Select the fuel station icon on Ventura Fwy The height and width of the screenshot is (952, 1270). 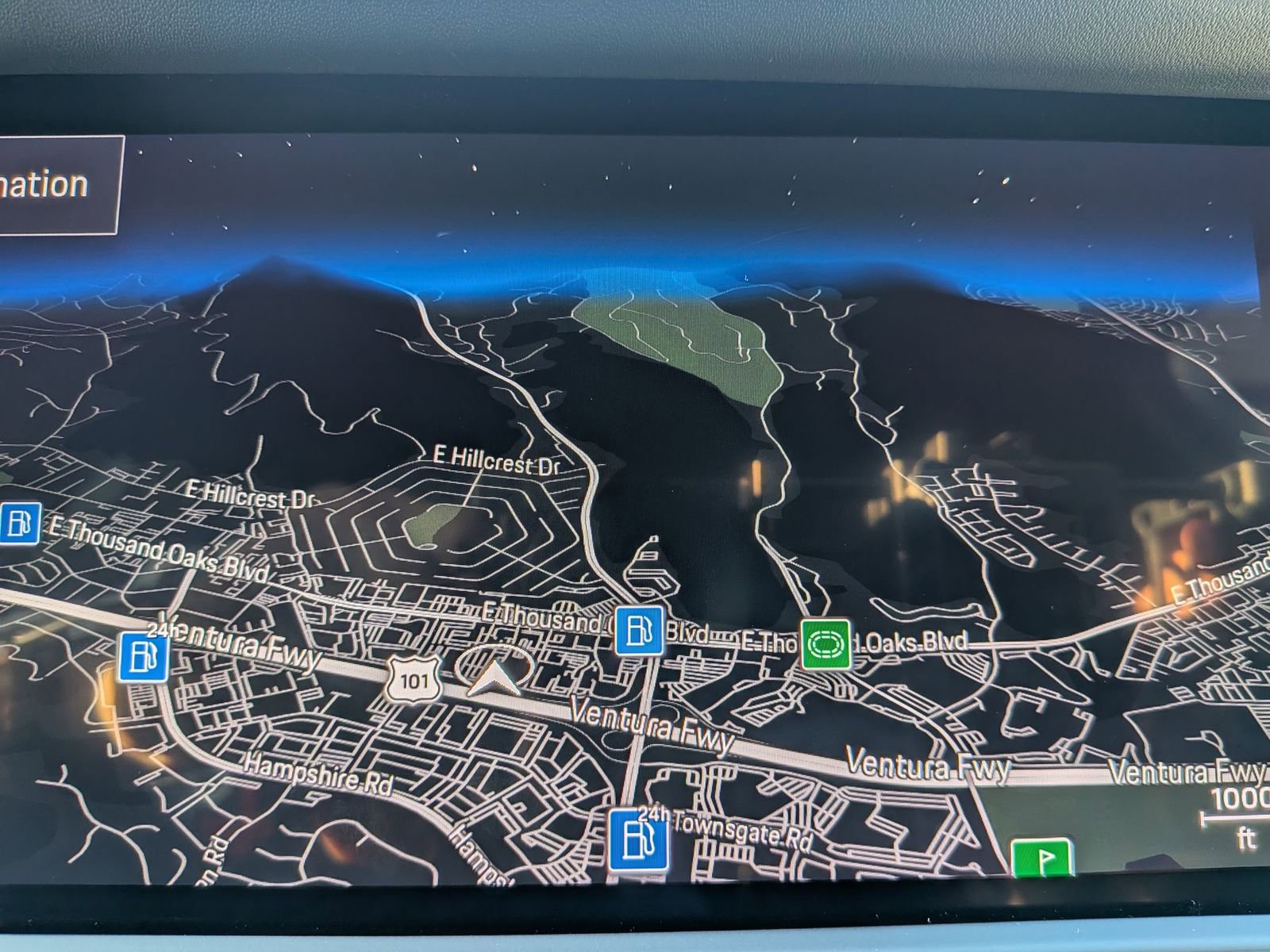point(143,658)
